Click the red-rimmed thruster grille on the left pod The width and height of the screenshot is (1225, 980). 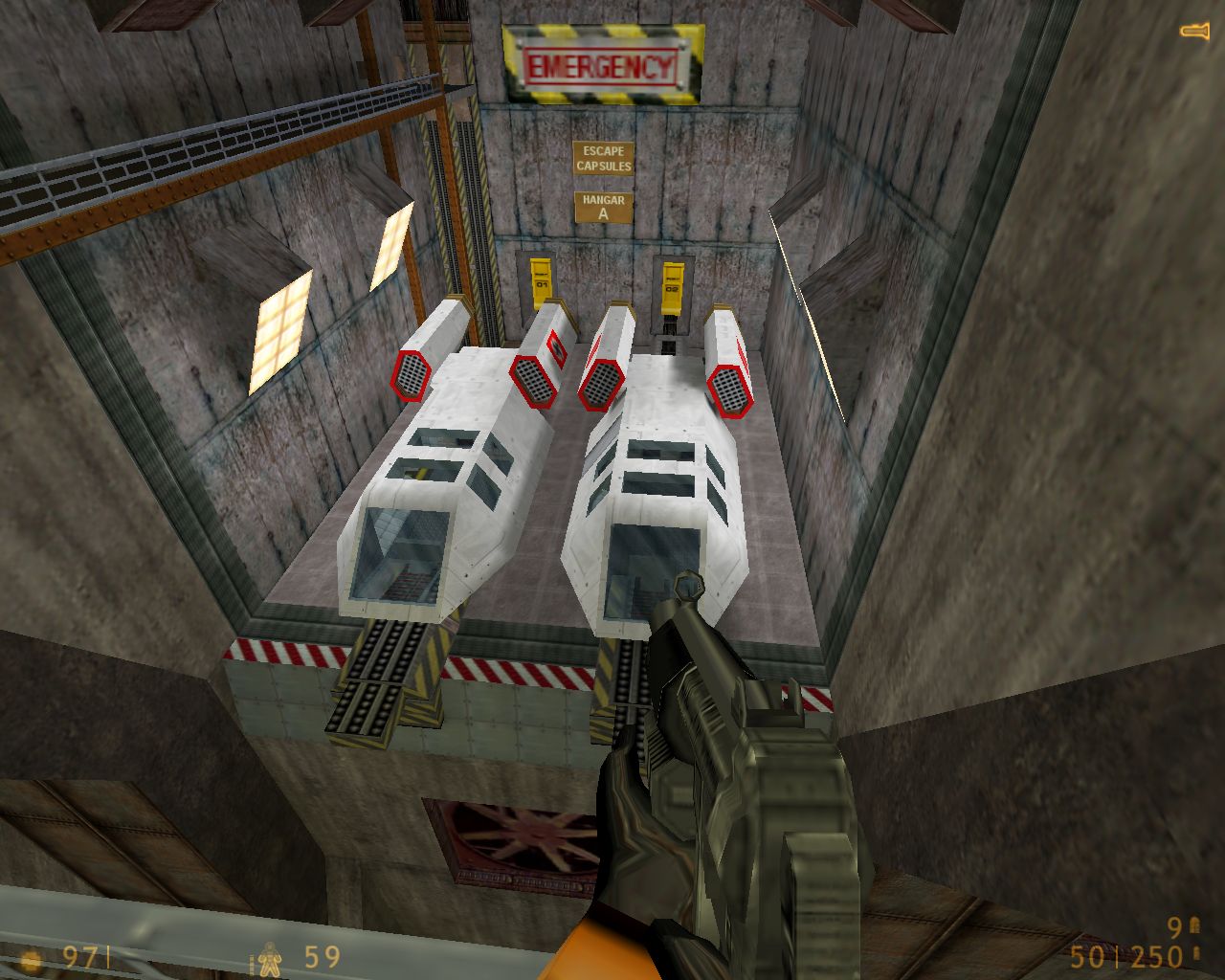point(410,373)
